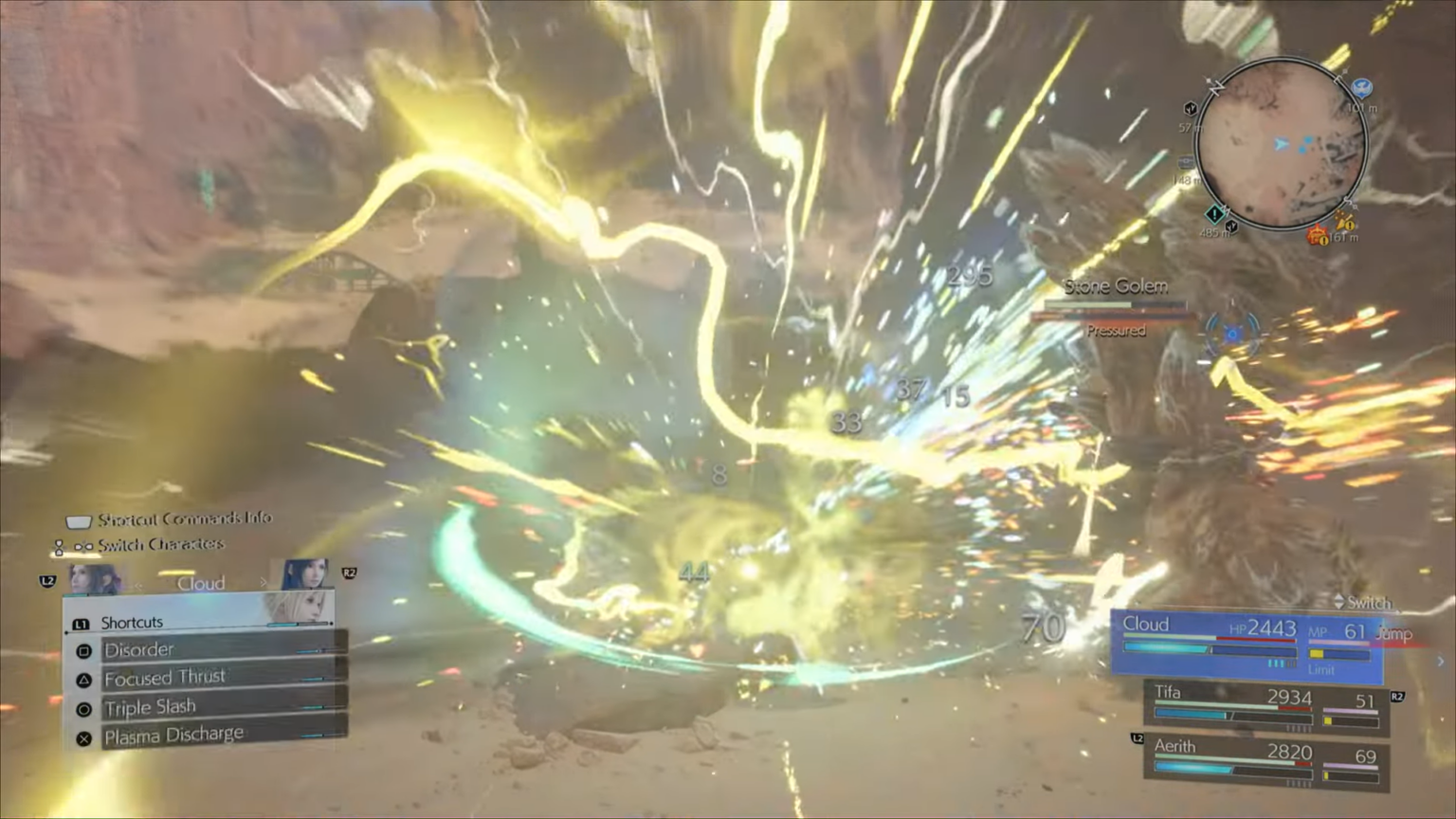Click the L1 icon on the Shortcuts header
This screenshot has height=819, width=1456.
82,622
